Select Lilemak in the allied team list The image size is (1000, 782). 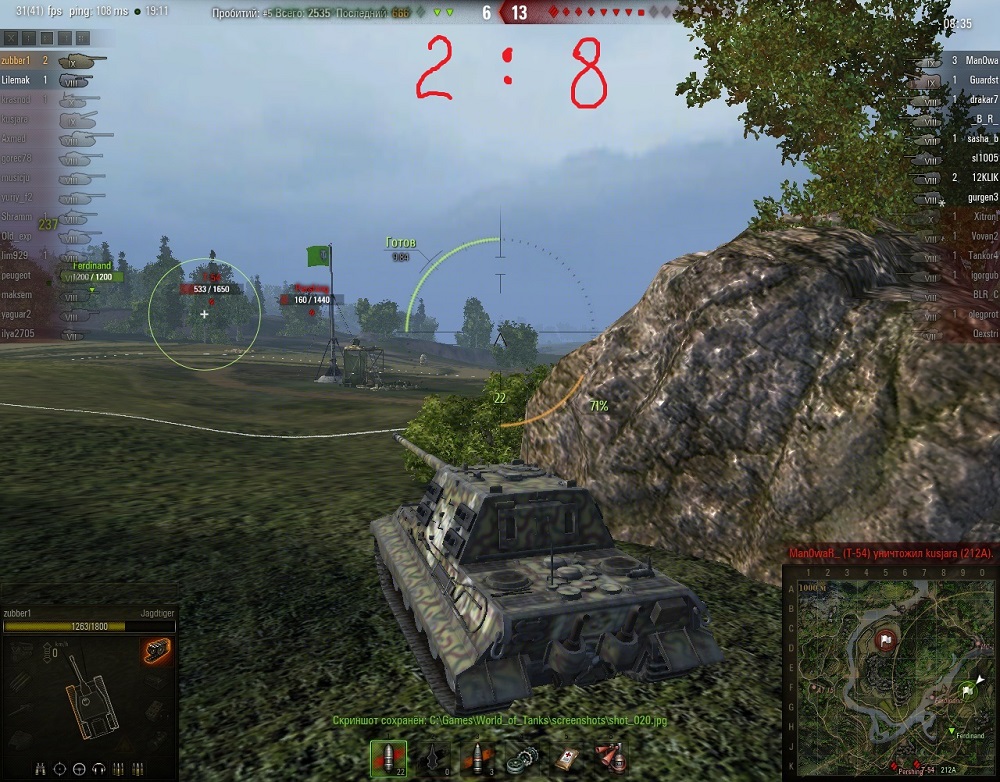[x=18, y=80]
